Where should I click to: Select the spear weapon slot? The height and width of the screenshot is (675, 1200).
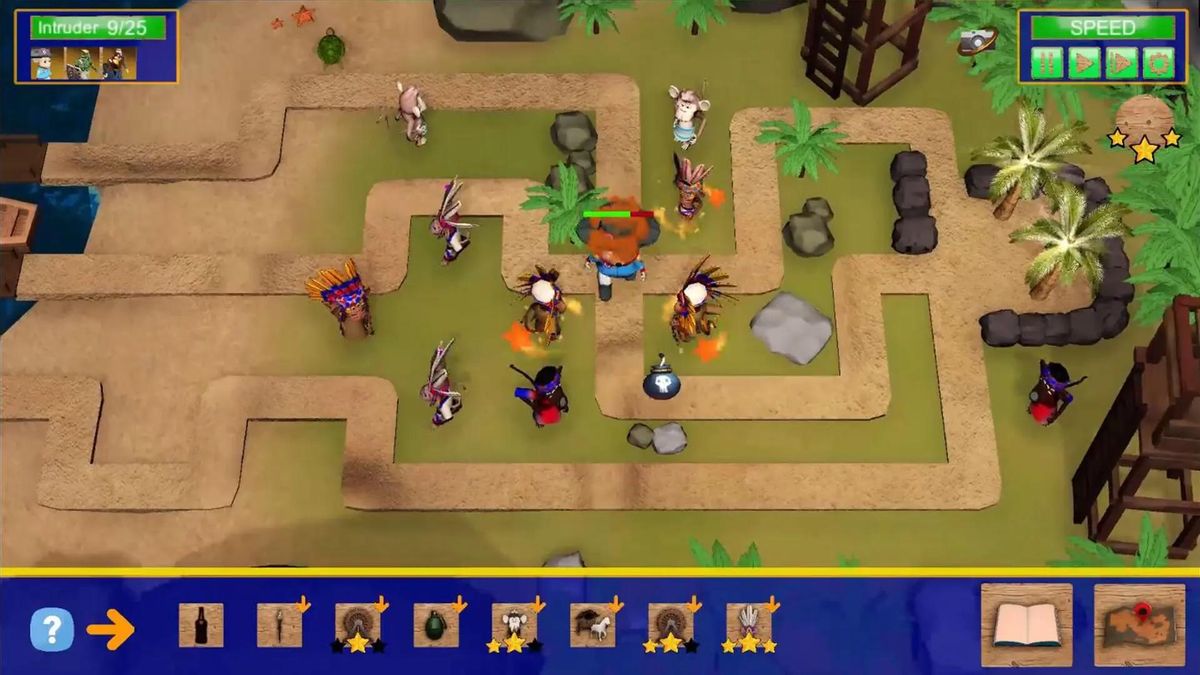coord(279,625)
